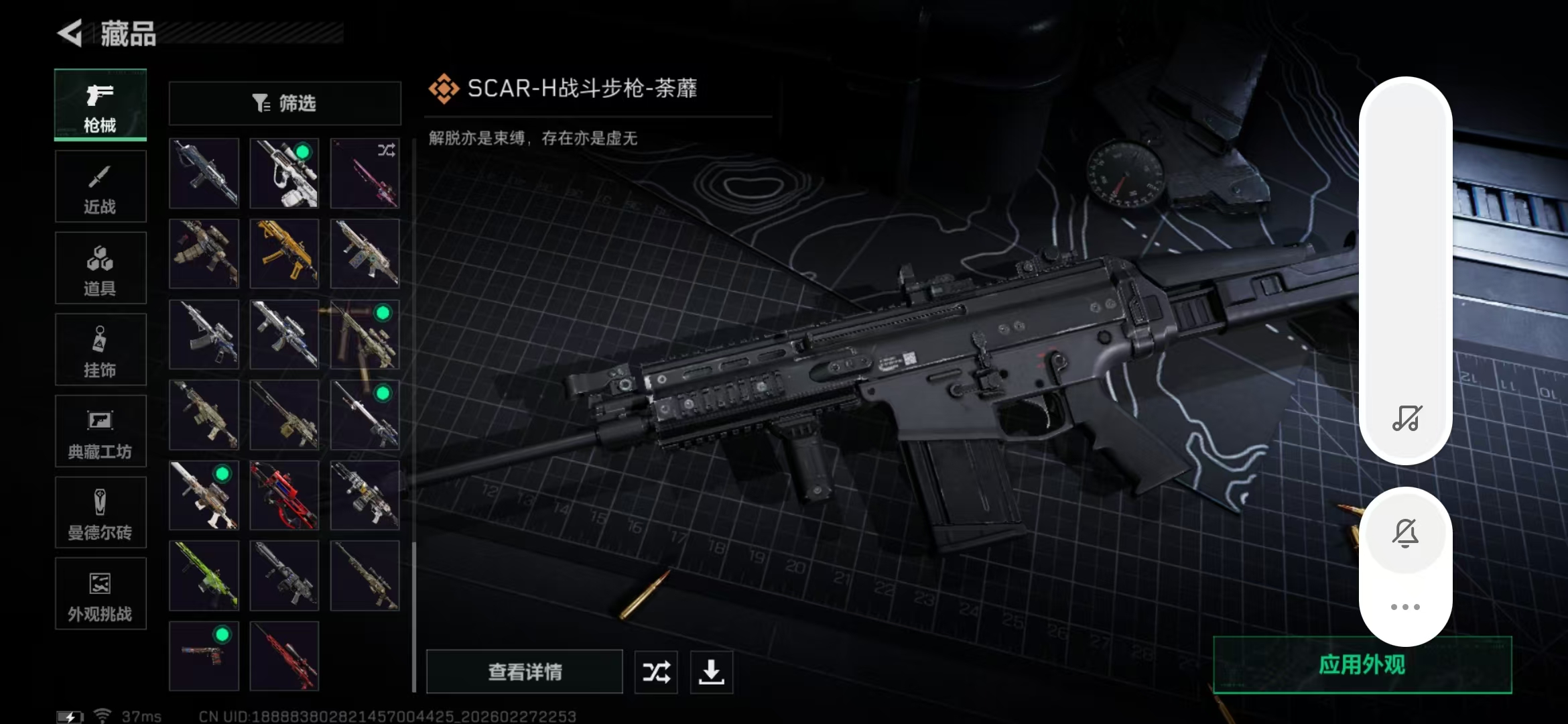1568x724 pixels.
Task: Expand the three-dot more options control
Action: click(x=1406, y=607)
